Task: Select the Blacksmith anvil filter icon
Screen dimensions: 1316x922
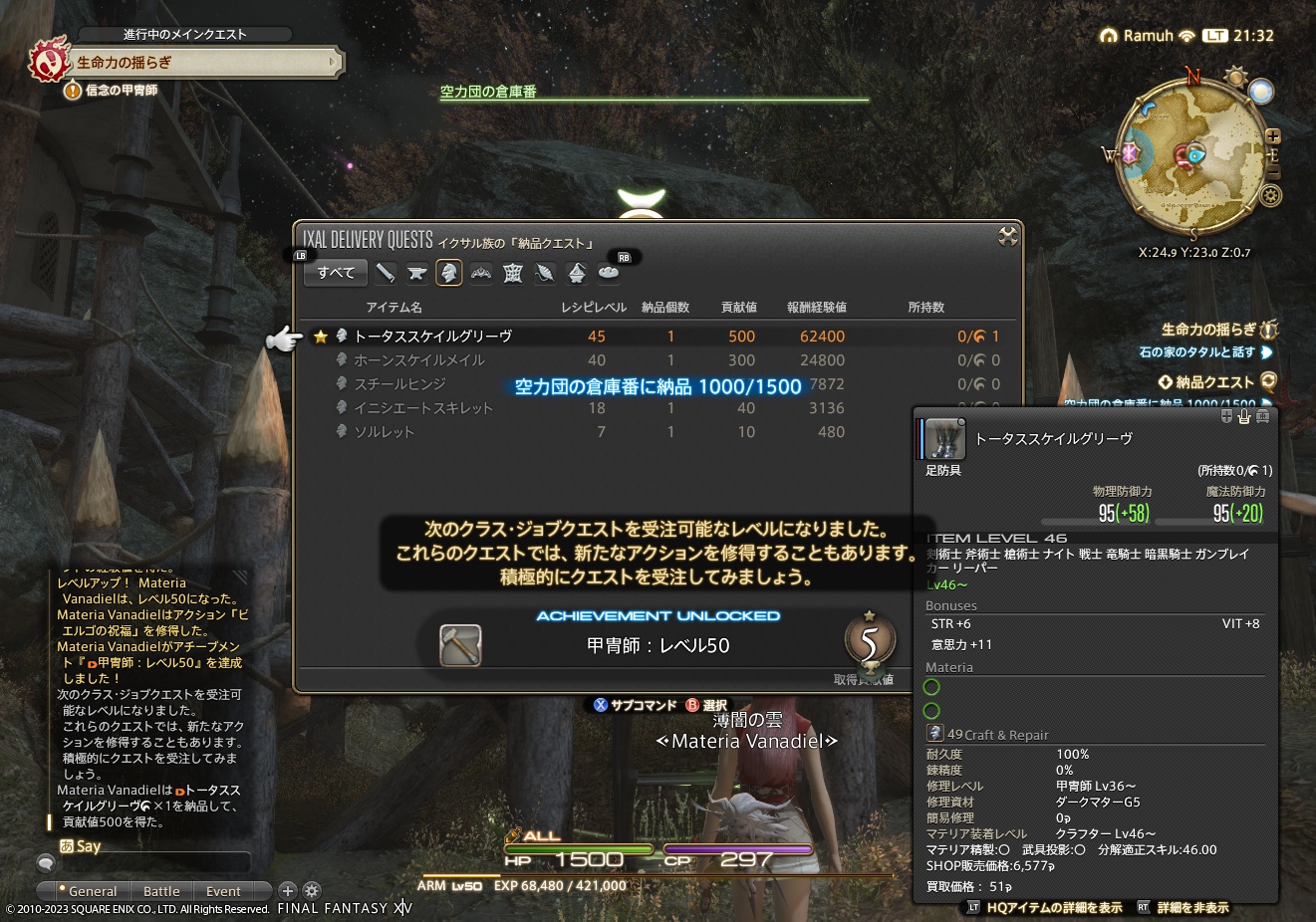Action: tap(417, 272)
